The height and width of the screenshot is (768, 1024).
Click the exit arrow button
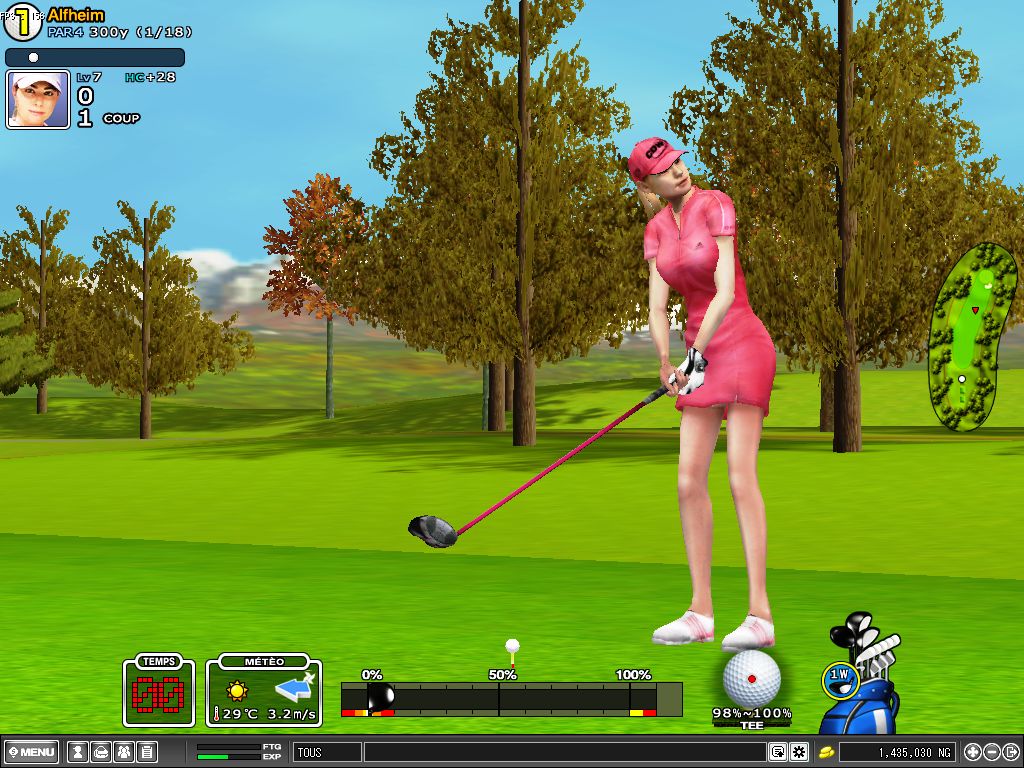(x=1011, y=752)
